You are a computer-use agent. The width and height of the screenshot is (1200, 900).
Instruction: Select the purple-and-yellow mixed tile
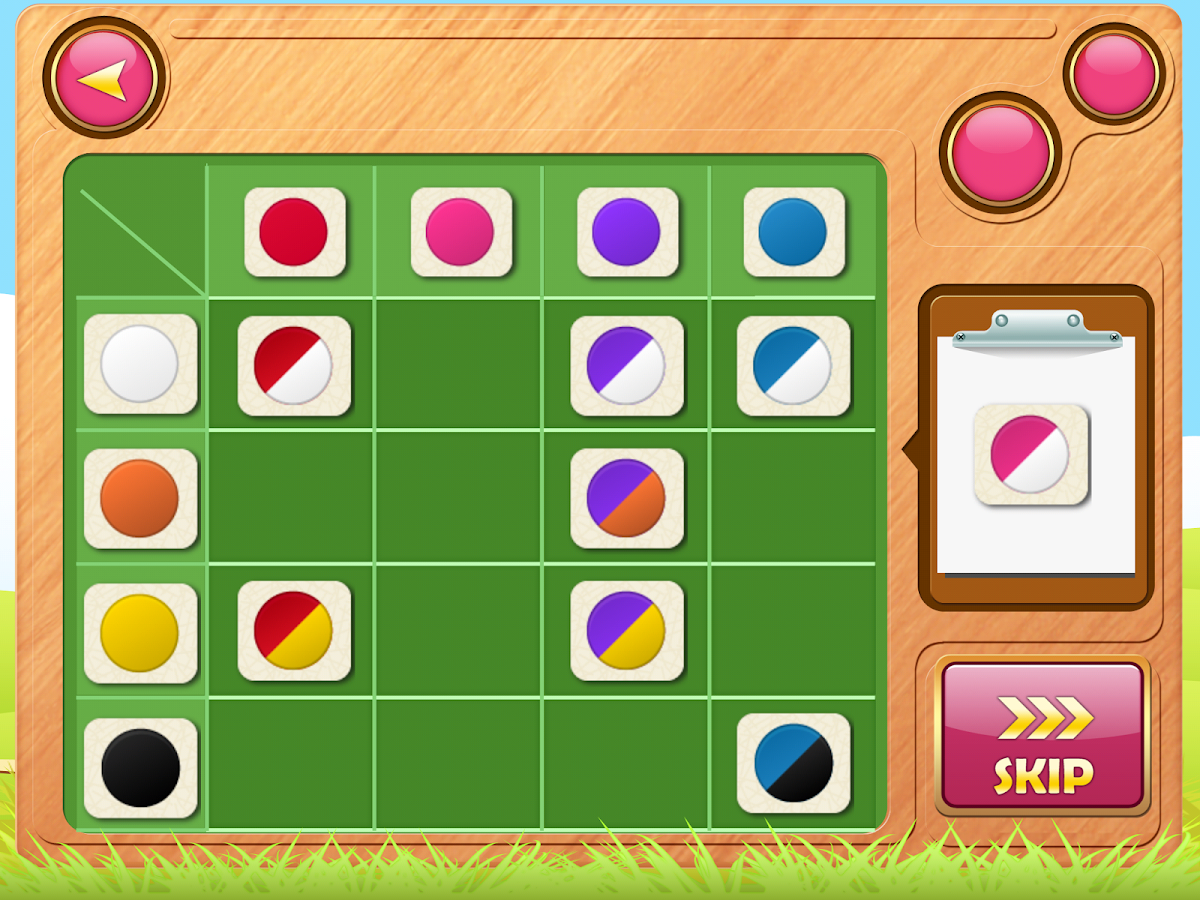627,631
